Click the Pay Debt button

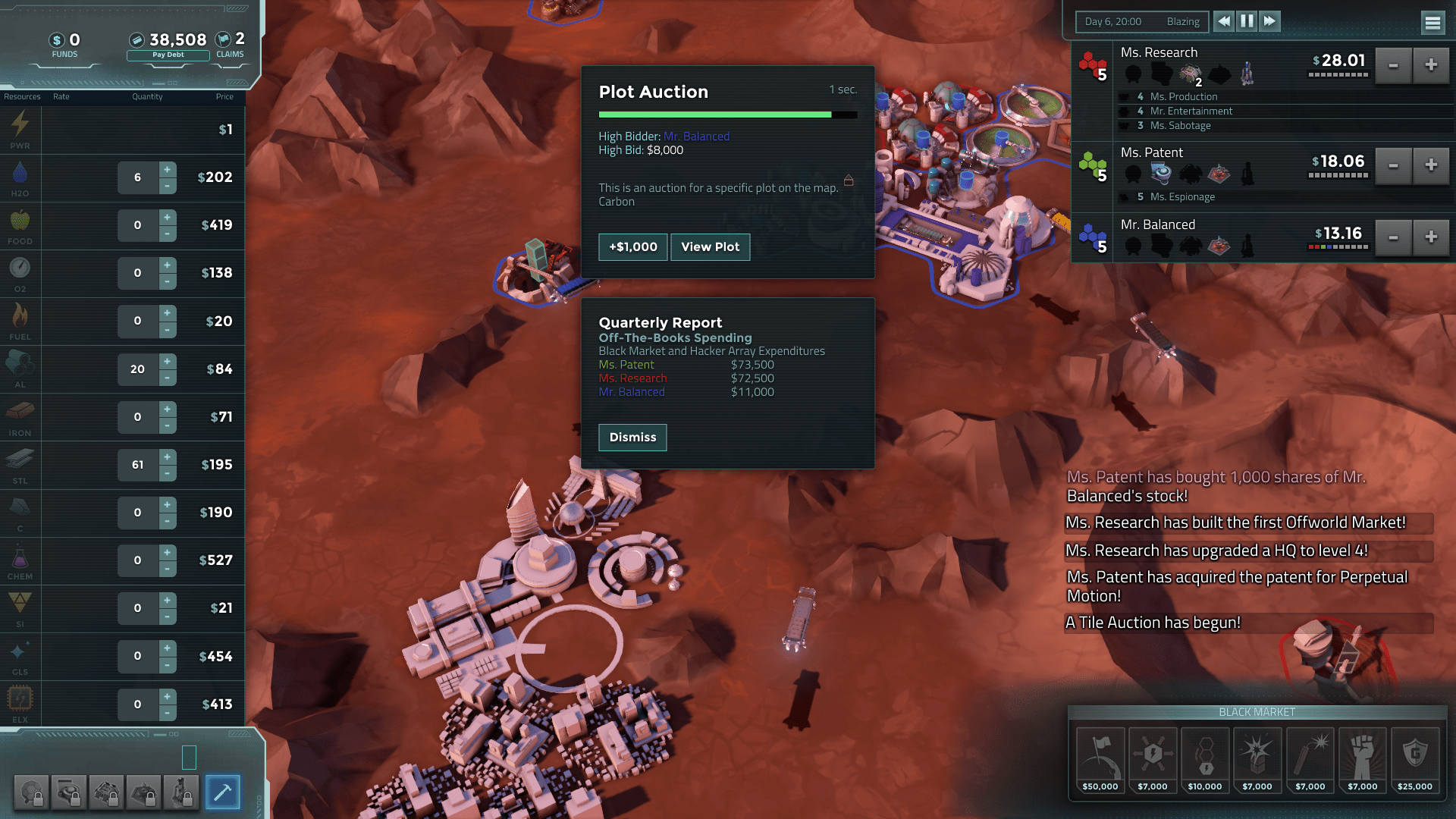[168, 55]
